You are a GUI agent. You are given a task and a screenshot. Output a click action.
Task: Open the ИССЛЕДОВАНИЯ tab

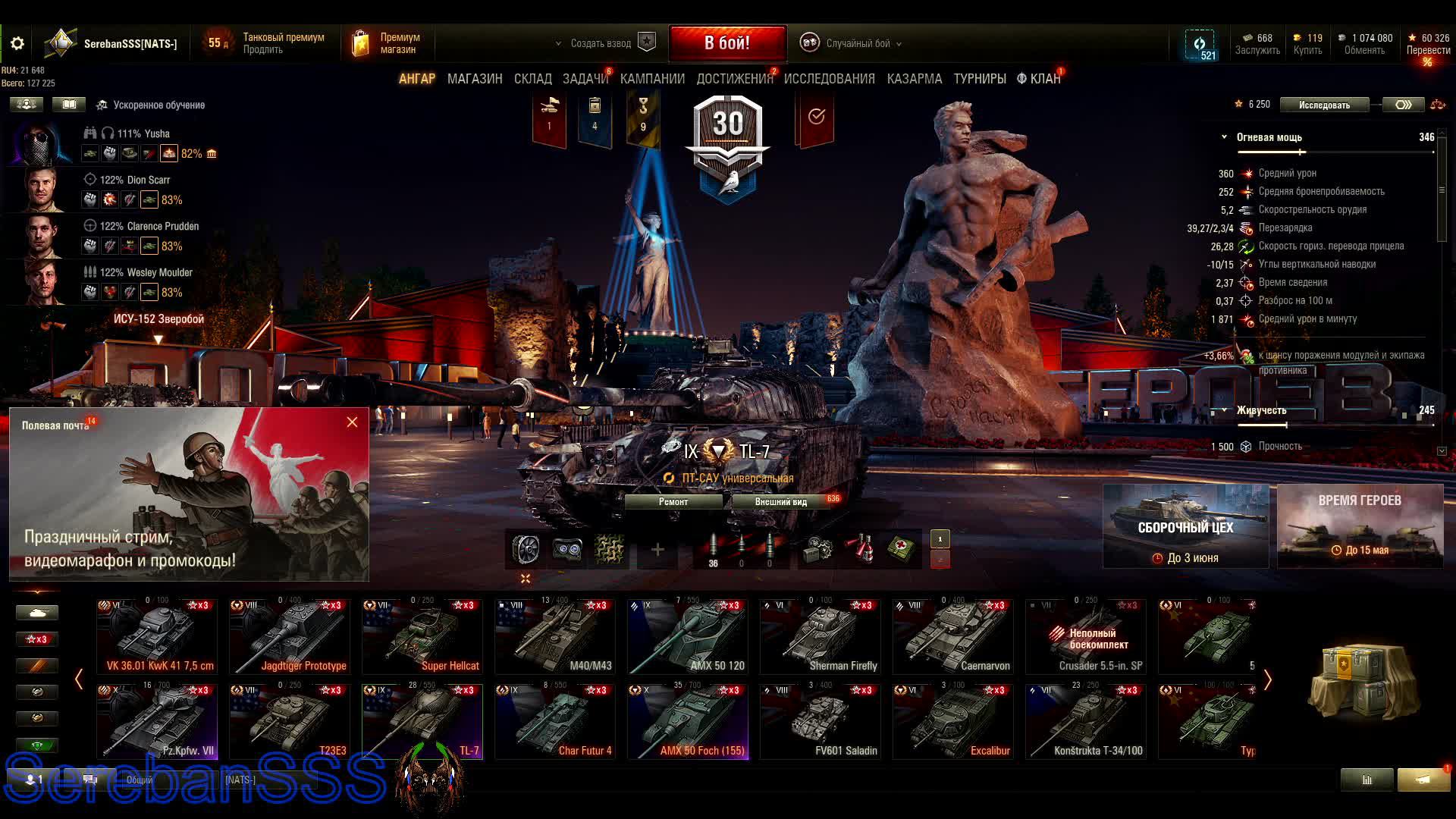click(x=829, y=79)
